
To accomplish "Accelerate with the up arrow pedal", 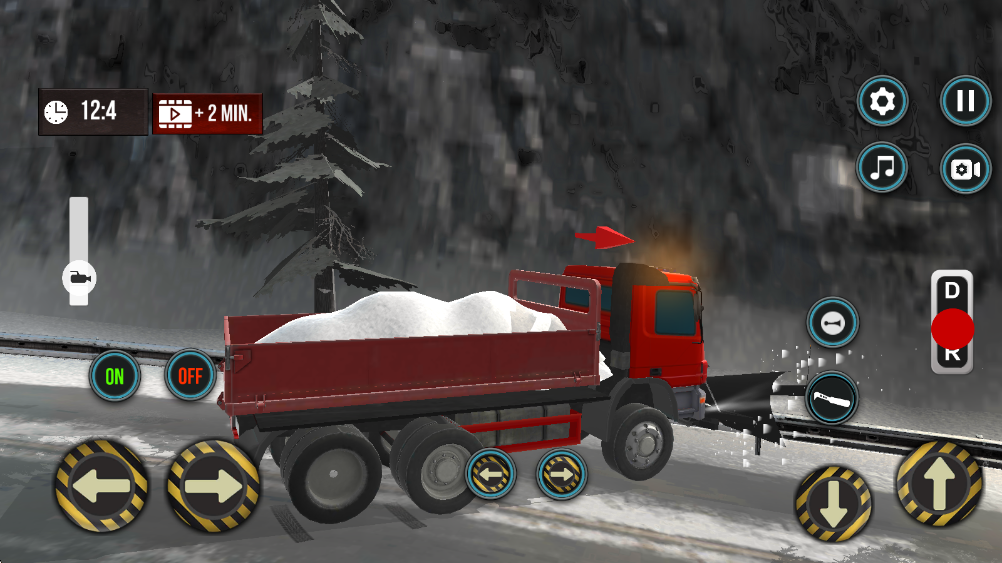I will pyautogui.click(x=938, y=484).
